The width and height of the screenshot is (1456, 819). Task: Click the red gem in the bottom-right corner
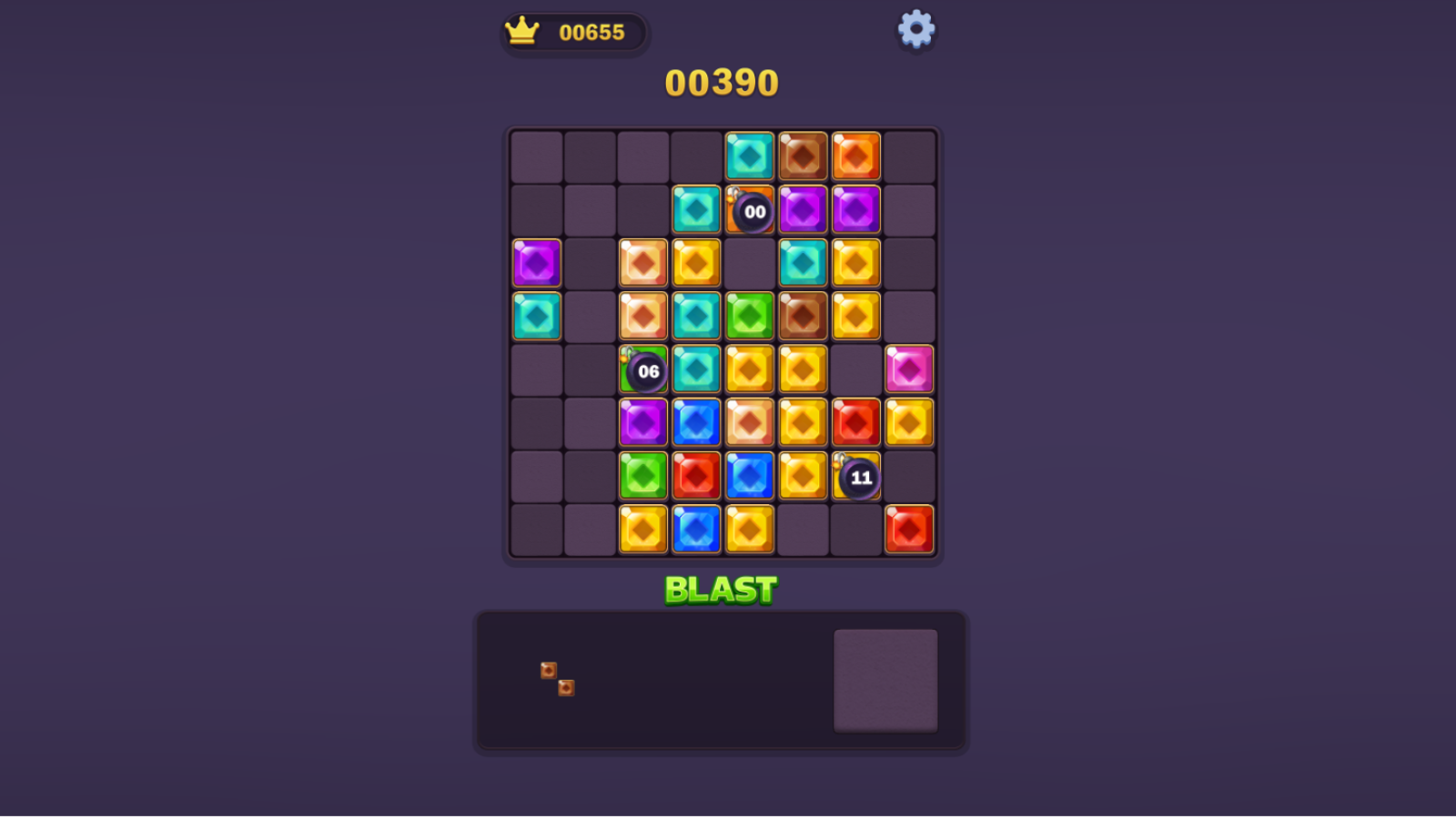909,530
